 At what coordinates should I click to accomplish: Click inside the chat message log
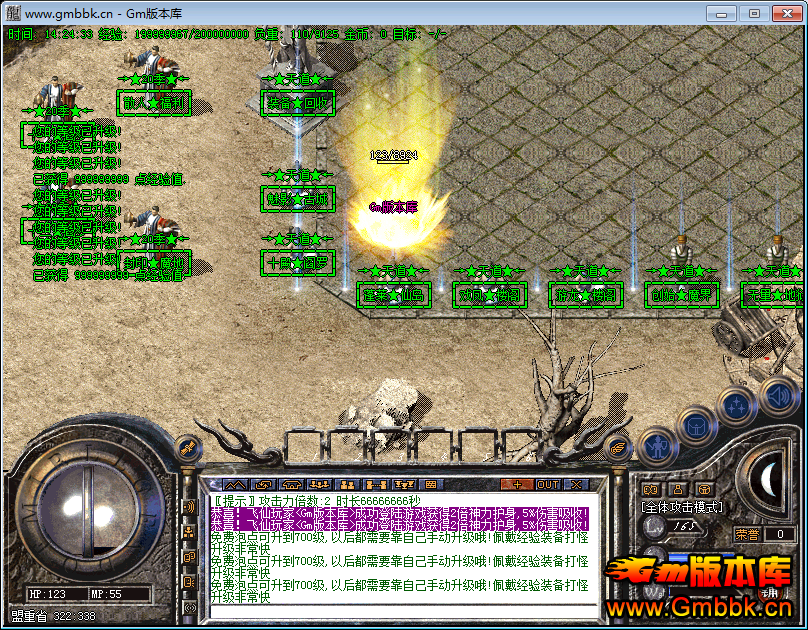click(x=400, y=550)
